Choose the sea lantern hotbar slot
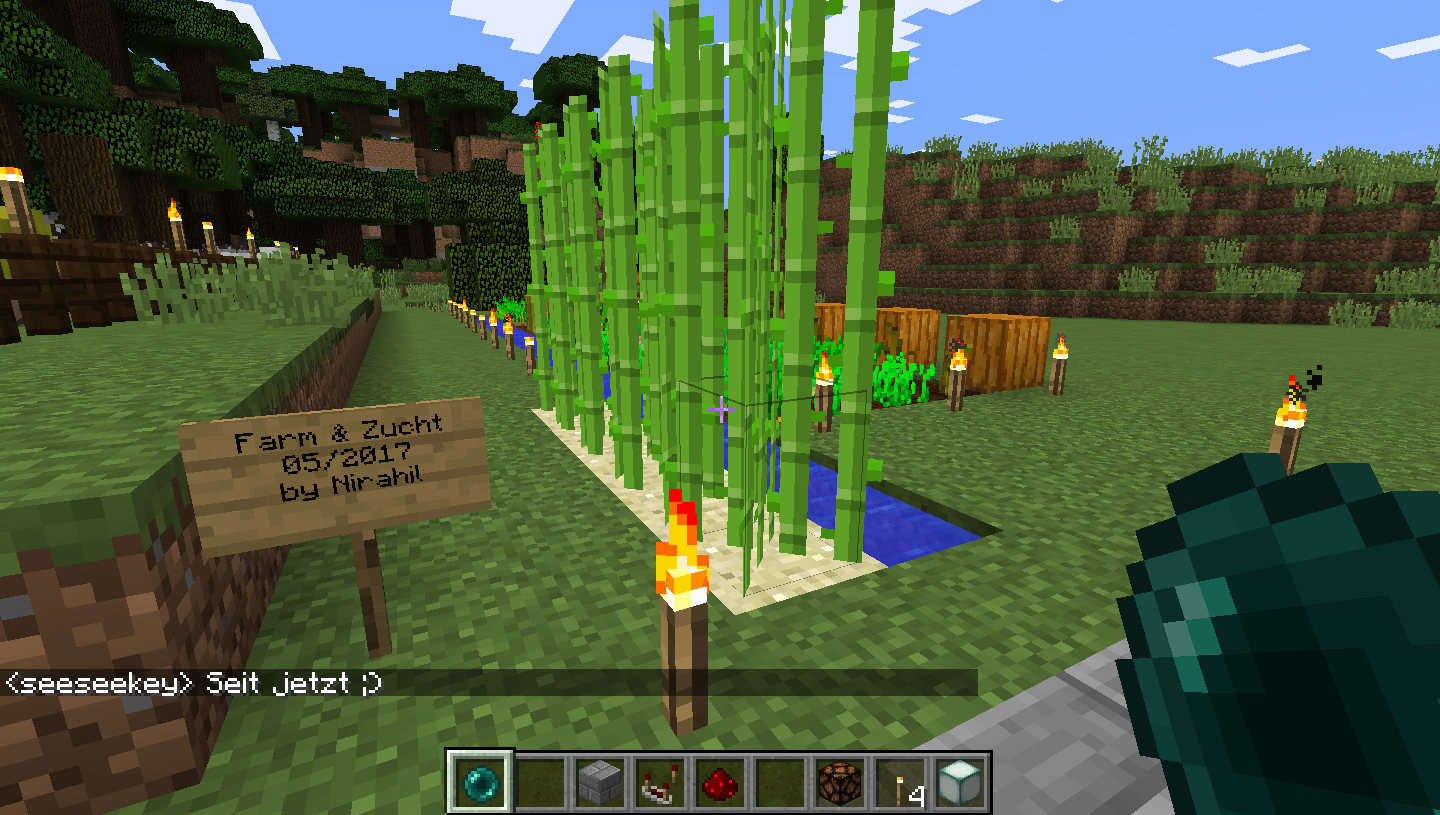 (960, 782)
